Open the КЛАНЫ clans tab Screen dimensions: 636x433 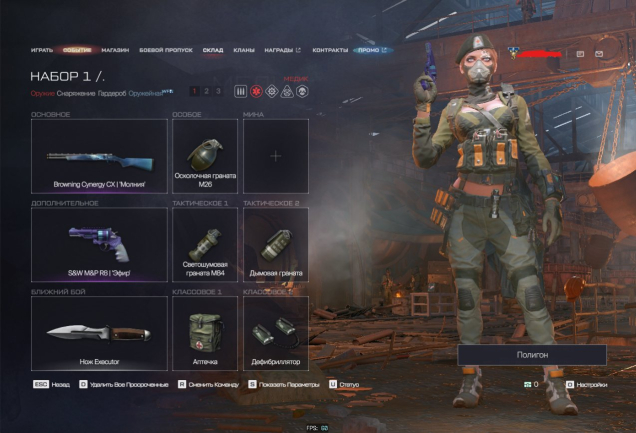coord(243,49)
